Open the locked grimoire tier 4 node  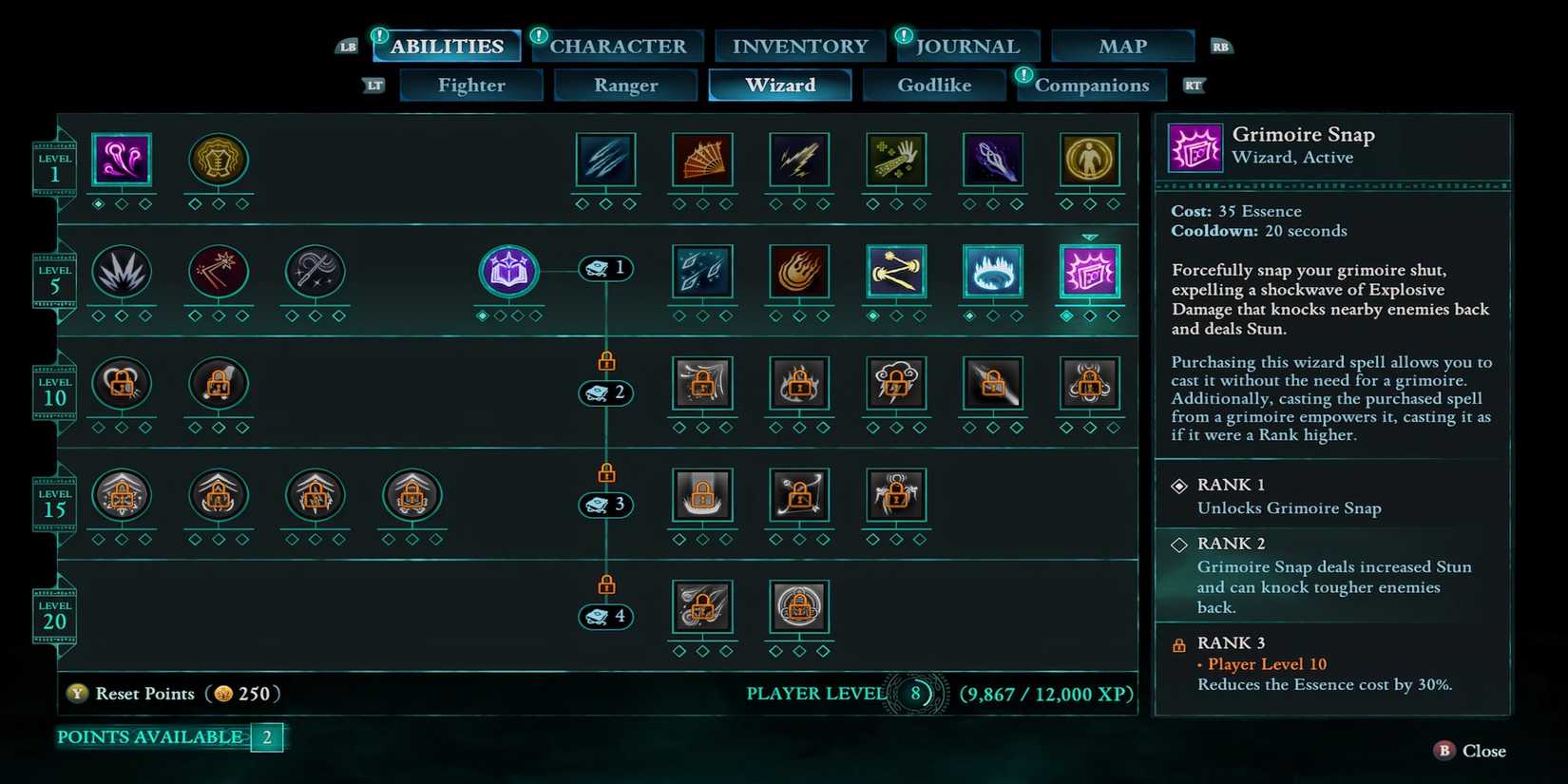[605, 616]
